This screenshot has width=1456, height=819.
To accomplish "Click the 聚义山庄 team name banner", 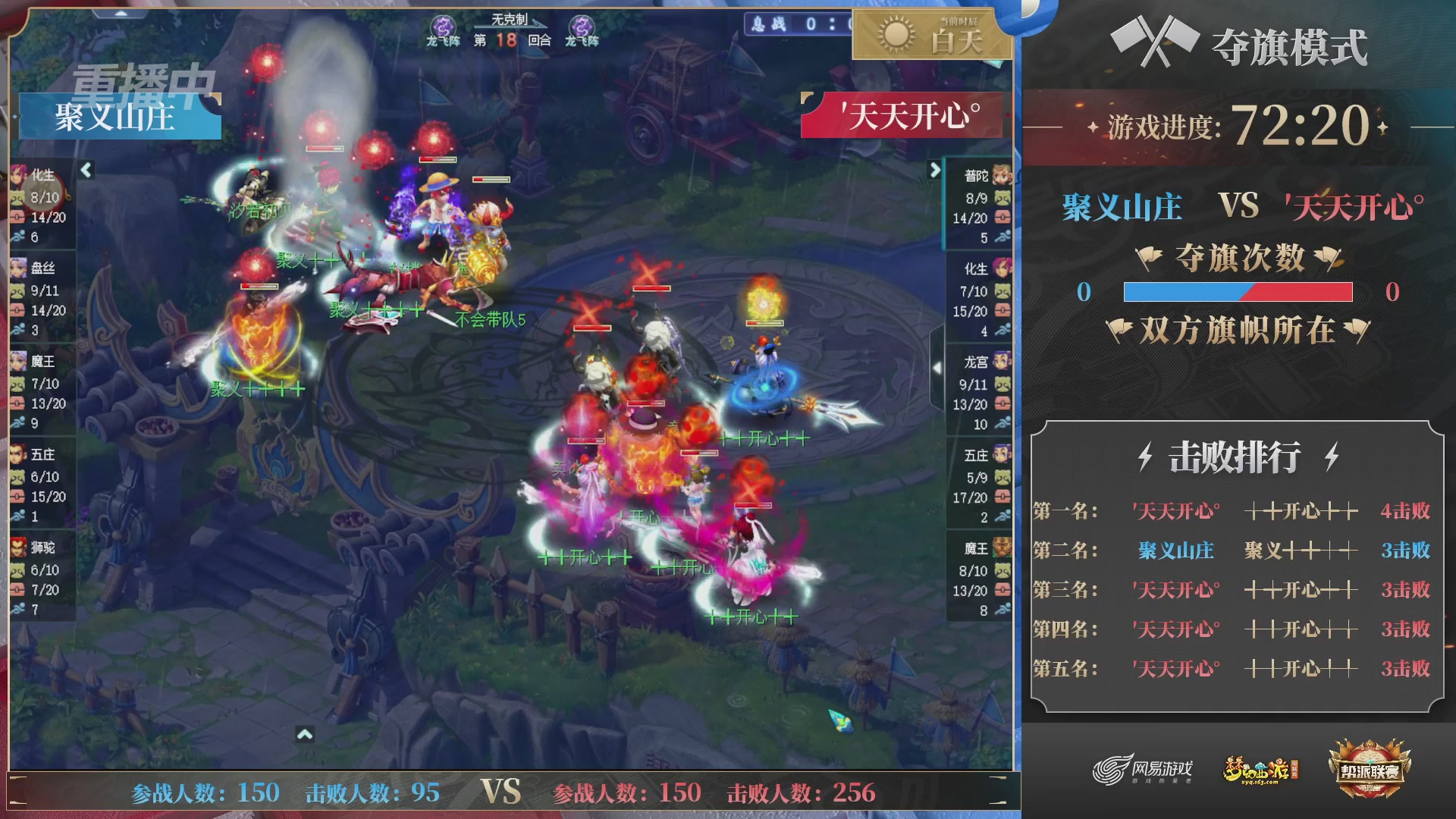I will click(x=118, y=117).
